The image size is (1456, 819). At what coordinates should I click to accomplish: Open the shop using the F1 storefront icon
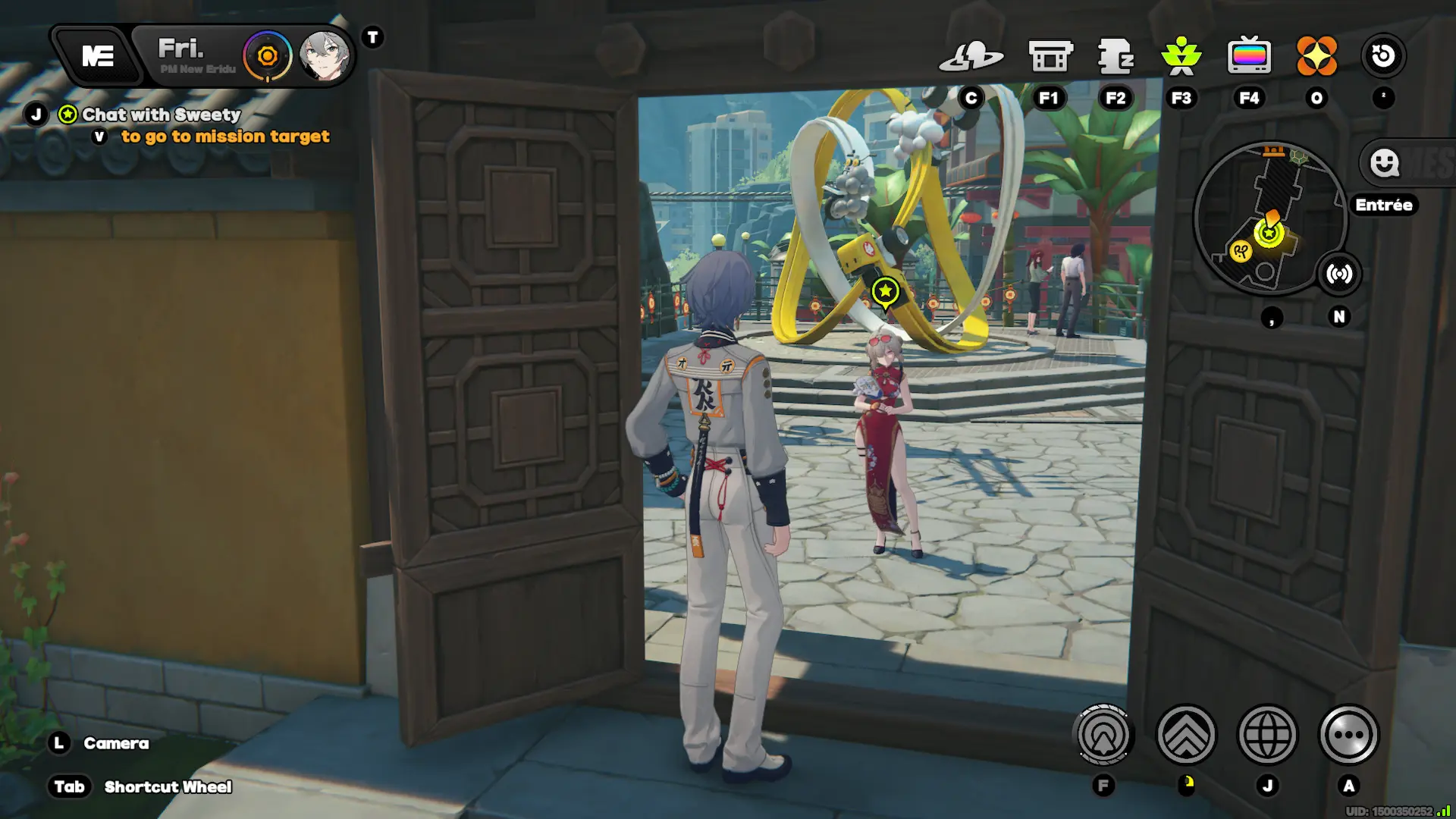(x=1050, y=55)
